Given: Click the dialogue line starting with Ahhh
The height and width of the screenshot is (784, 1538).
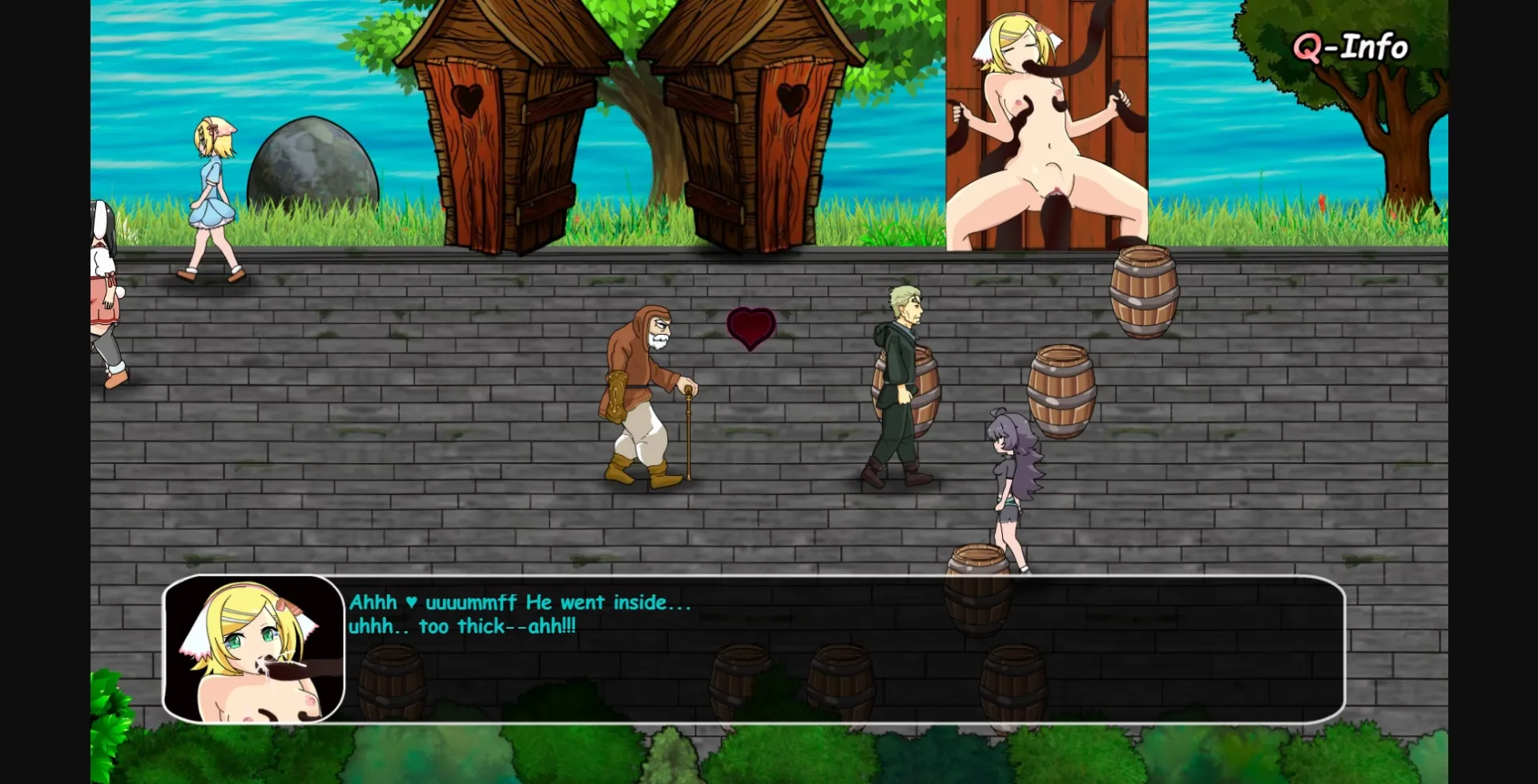Looking at the screenshot, I should coord(519,603).
